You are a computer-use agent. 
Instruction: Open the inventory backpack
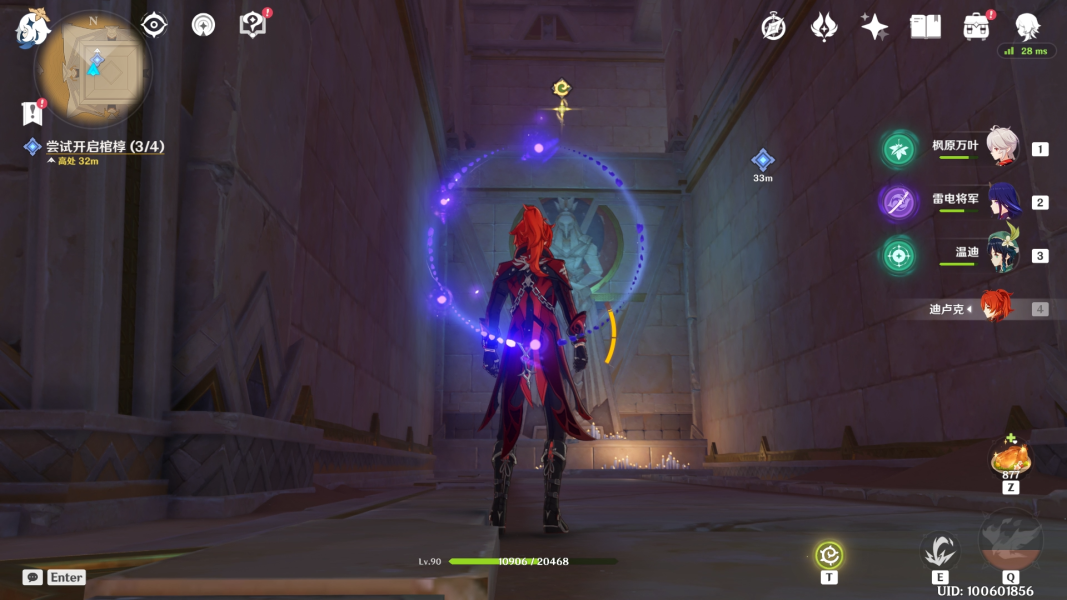pos(976,27)
